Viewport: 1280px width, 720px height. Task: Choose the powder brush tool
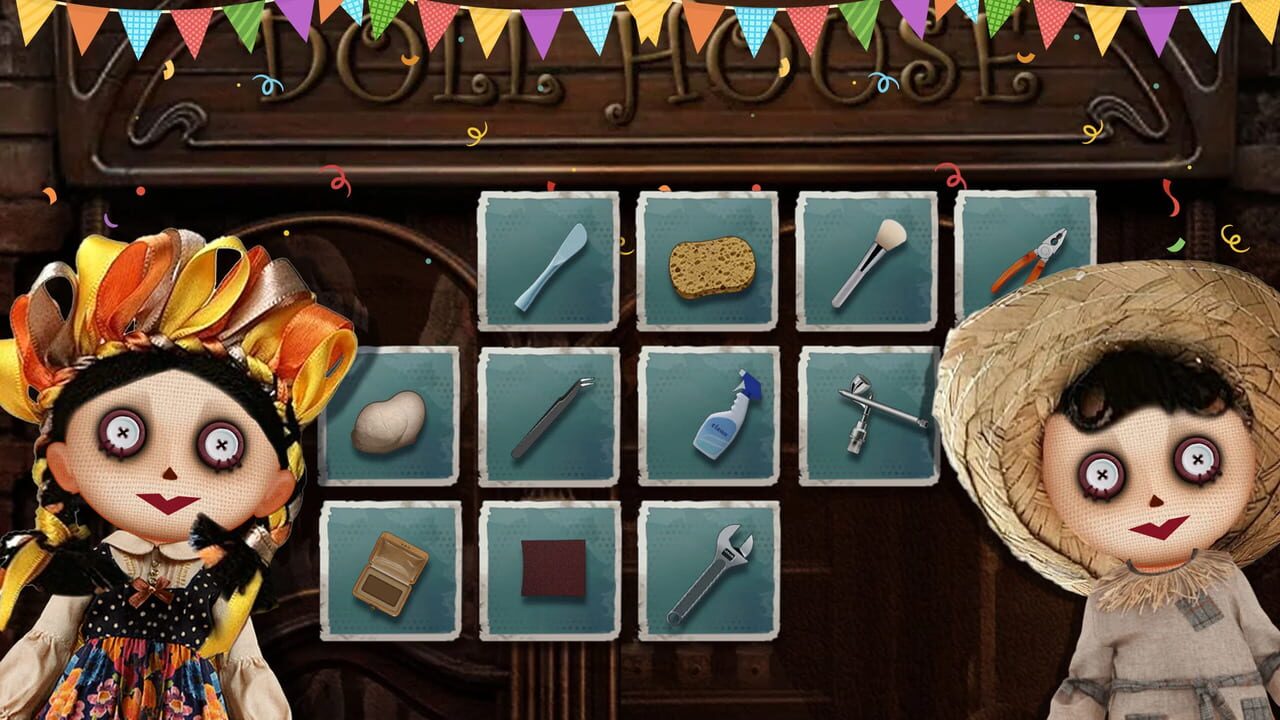(x=866, y=263)
